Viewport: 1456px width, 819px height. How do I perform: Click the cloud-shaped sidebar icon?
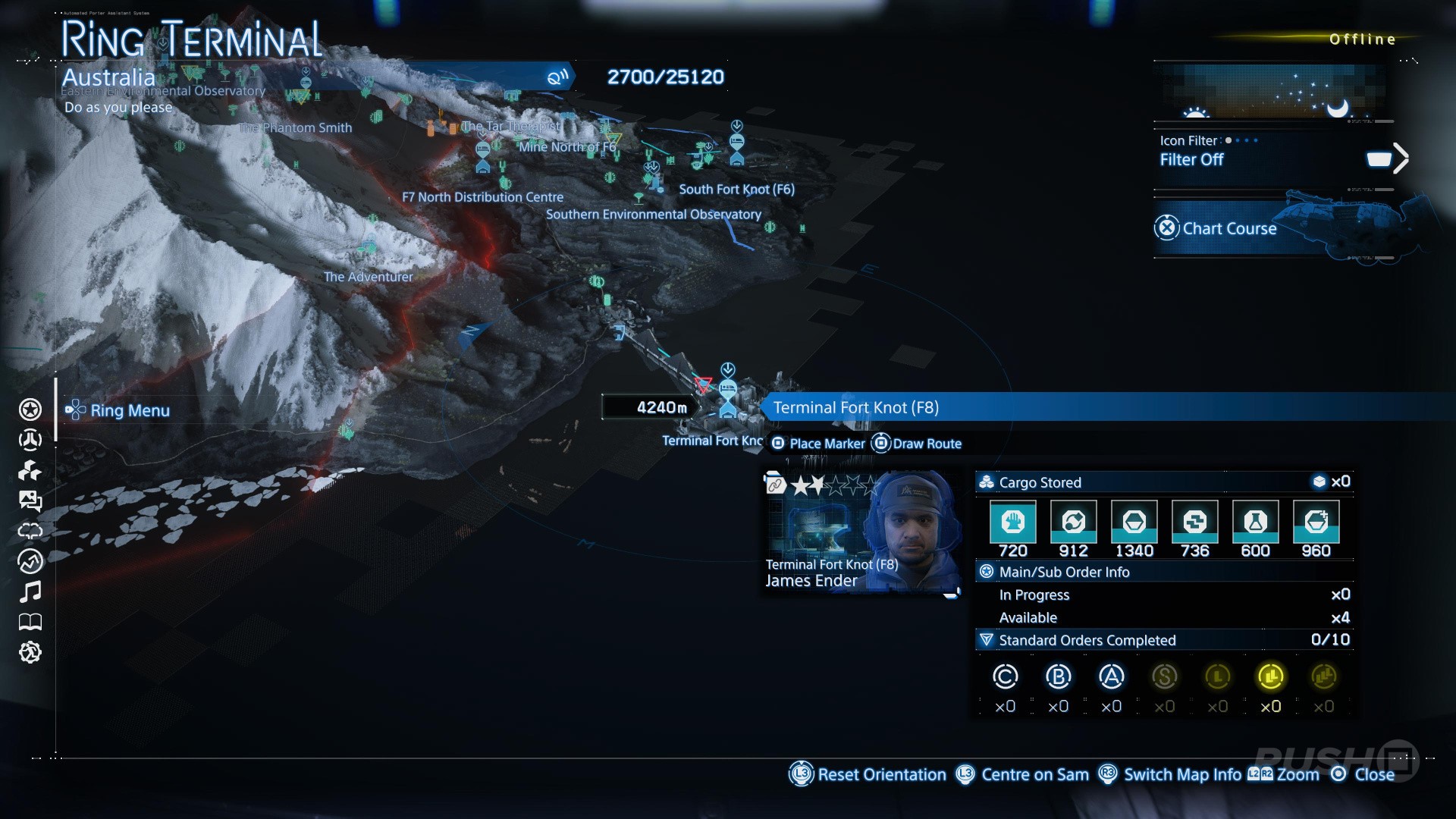tap(30, 531)
